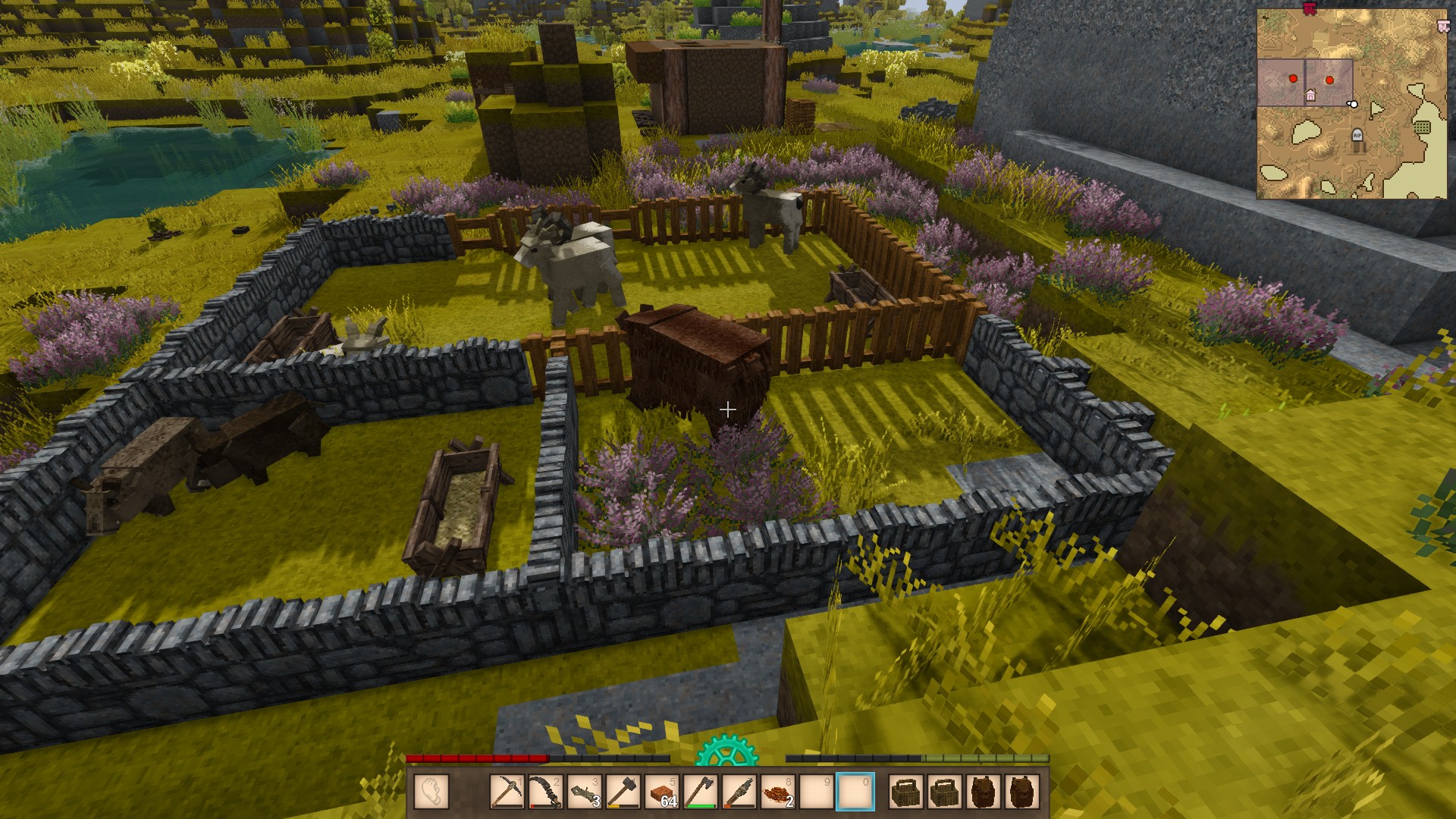
Task: Select the pickaxe in hotbar slot 1
Action: pos(507,792)
